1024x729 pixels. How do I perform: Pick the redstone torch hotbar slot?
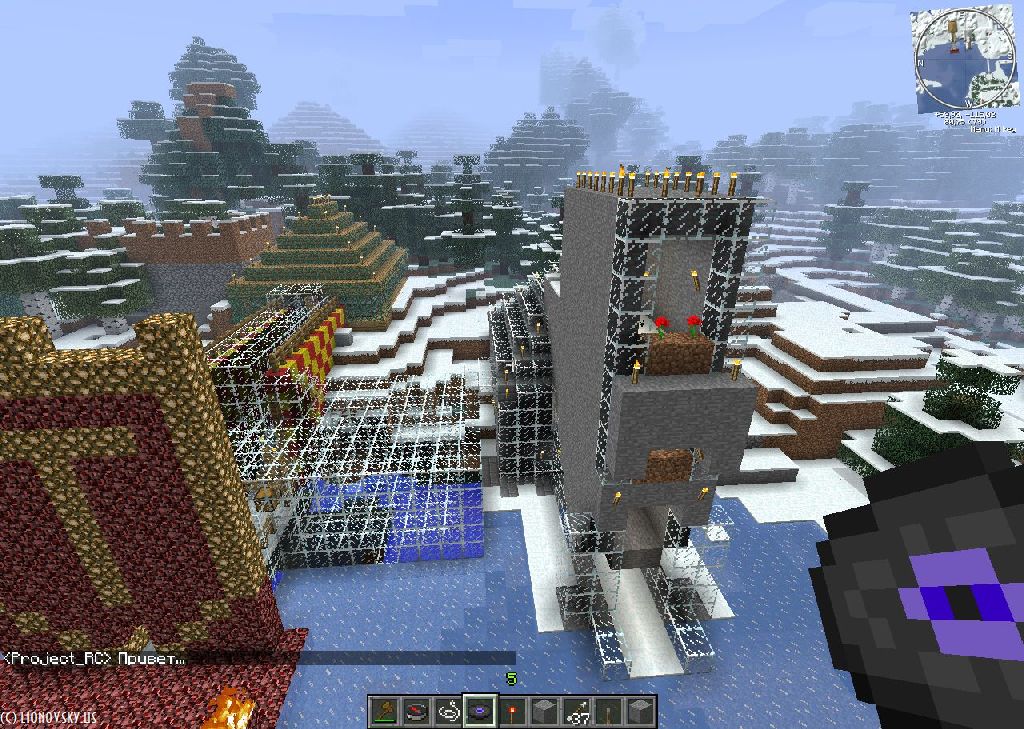point(513,712)
